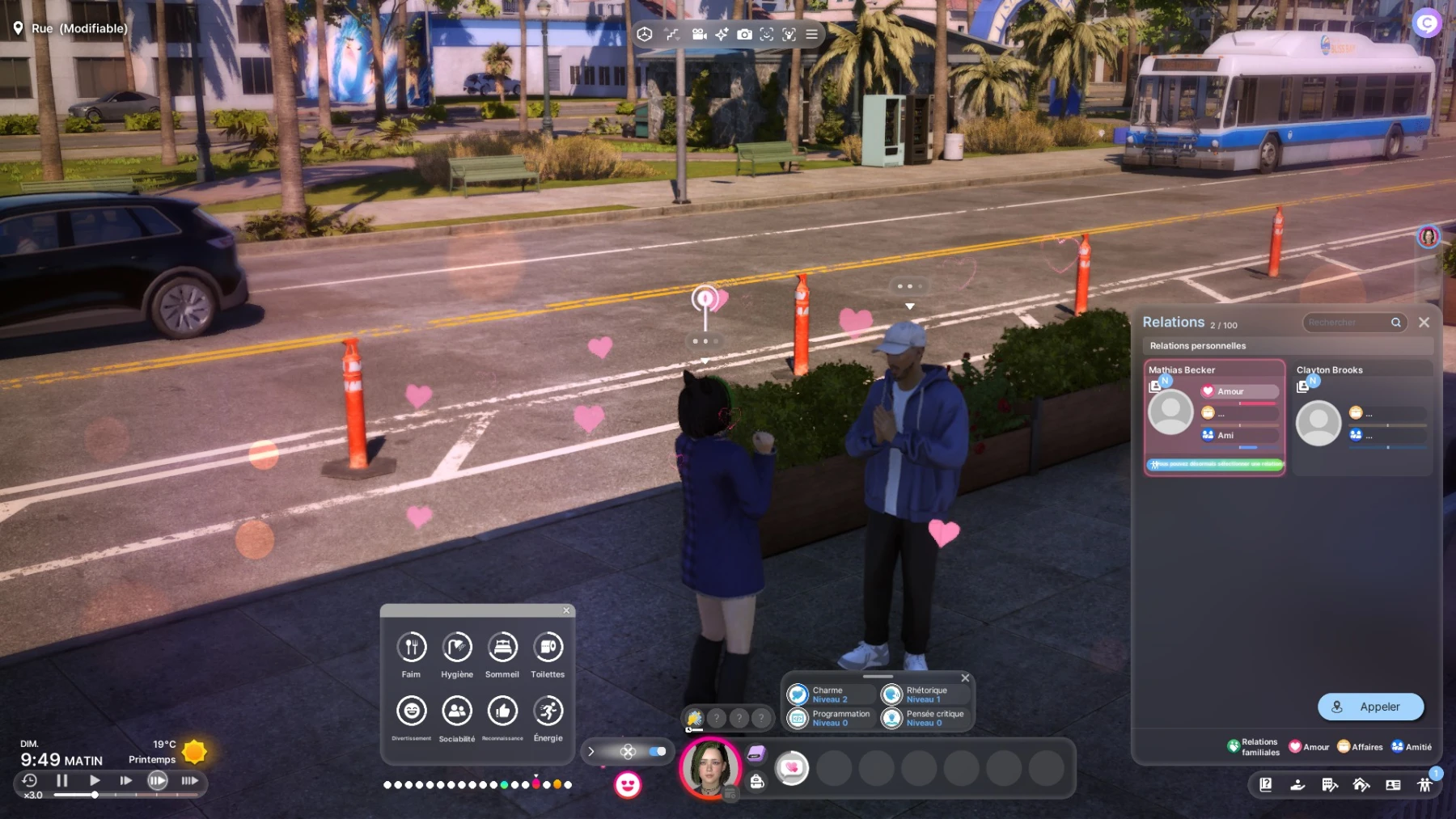Viewport: 1456px width, 819px height.
Task: Close the skills popup
Action: click(x=965, y=678)
